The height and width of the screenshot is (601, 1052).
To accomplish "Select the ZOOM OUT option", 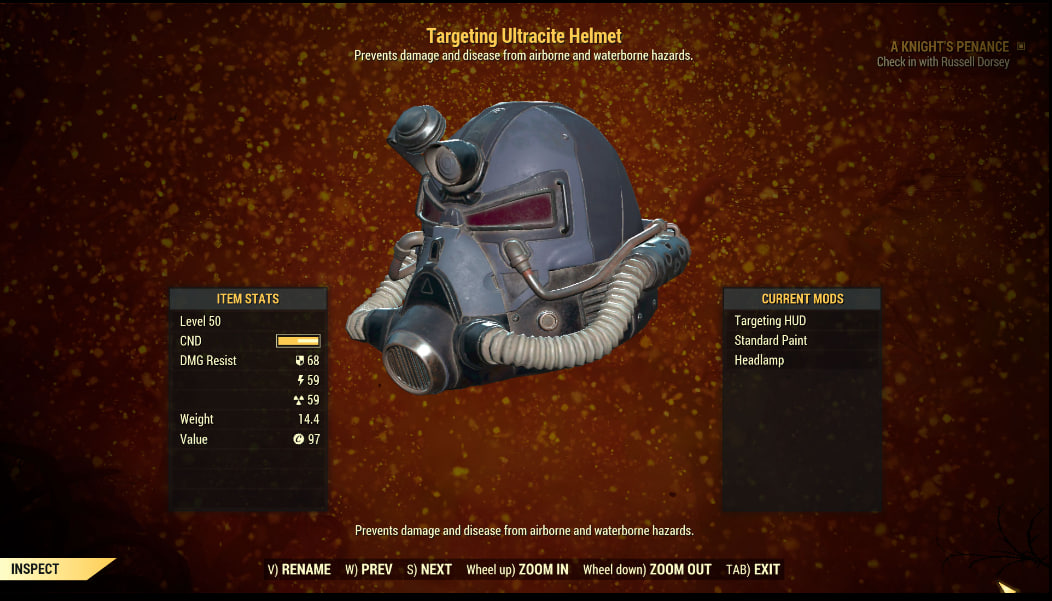I will [x=647, y=570].
